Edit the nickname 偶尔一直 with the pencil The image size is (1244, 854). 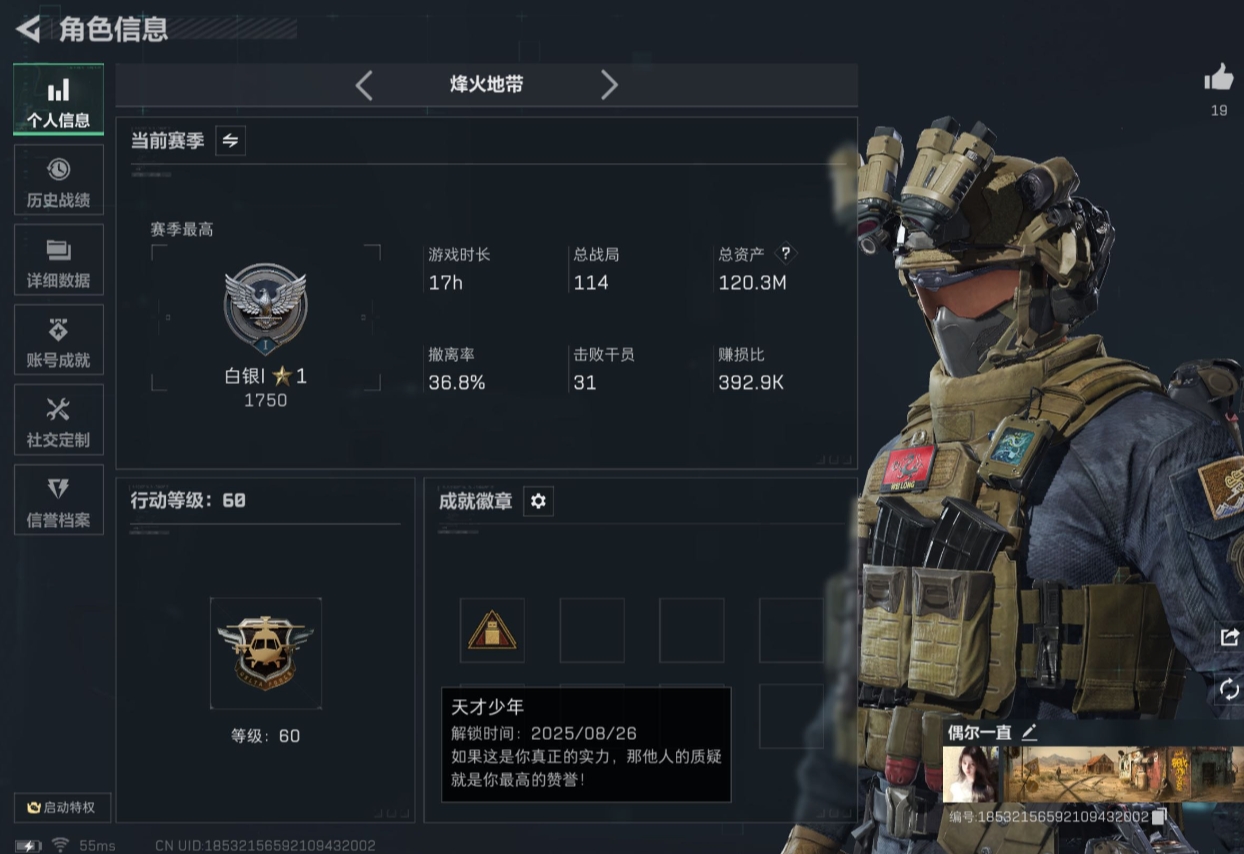point(1029,732)
